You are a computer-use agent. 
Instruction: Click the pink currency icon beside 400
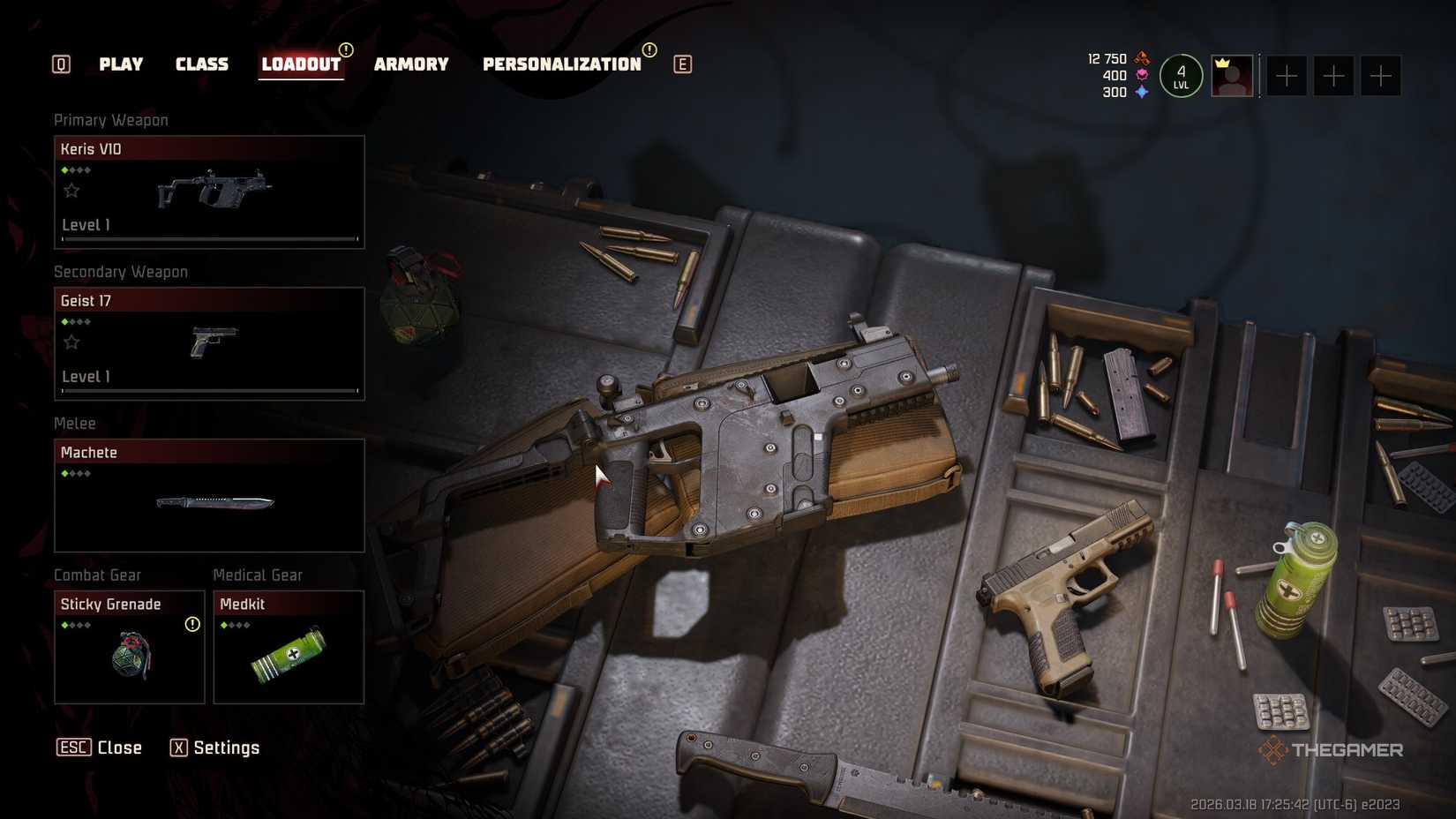[1141, 75]
